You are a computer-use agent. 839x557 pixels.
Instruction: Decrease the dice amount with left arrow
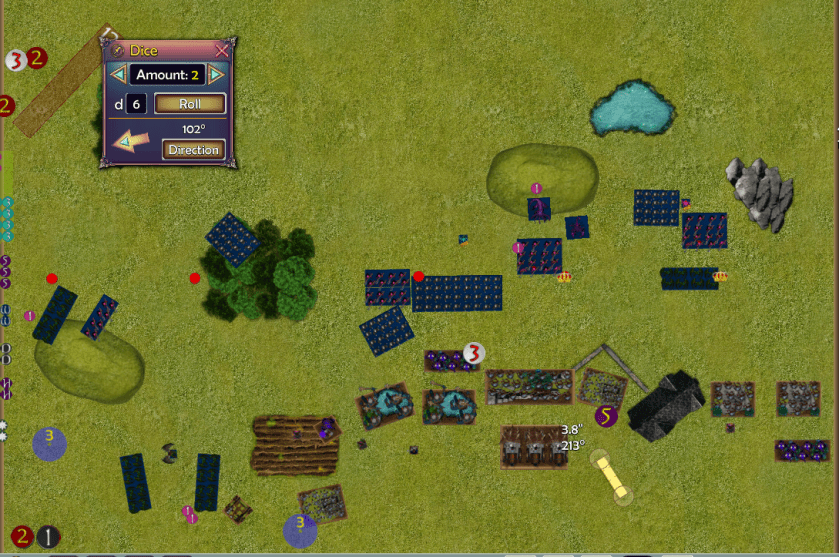pyautogui.click(x=119, y=74)
